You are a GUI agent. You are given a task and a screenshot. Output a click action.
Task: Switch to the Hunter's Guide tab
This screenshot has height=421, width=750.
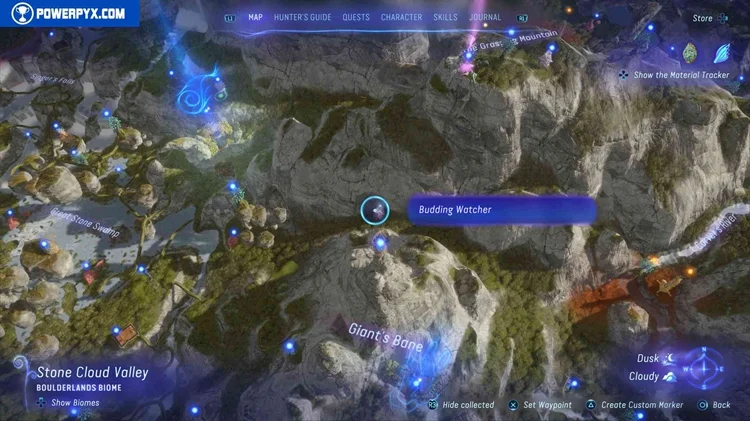pos(301,17)
